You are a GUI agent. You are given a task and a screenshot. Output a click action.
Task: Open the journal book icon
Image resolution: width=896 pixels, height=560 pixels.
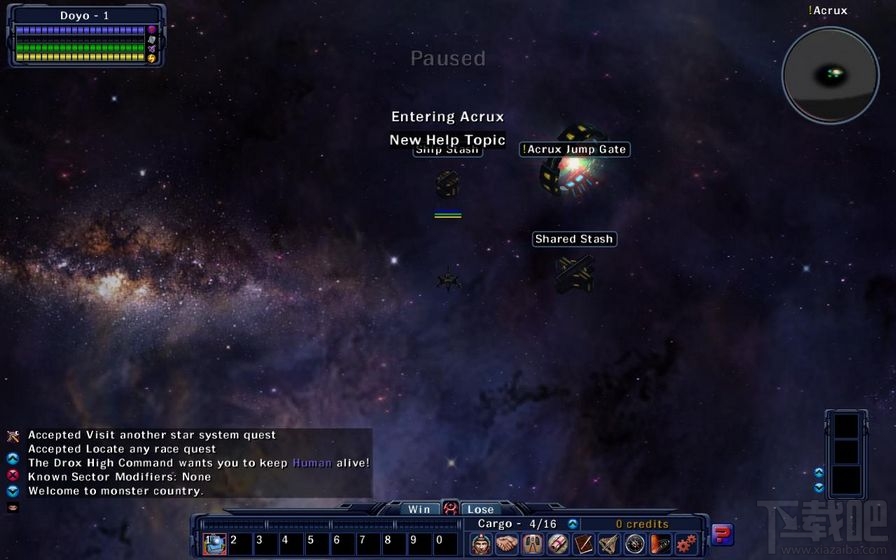click(x=583, y=543)
